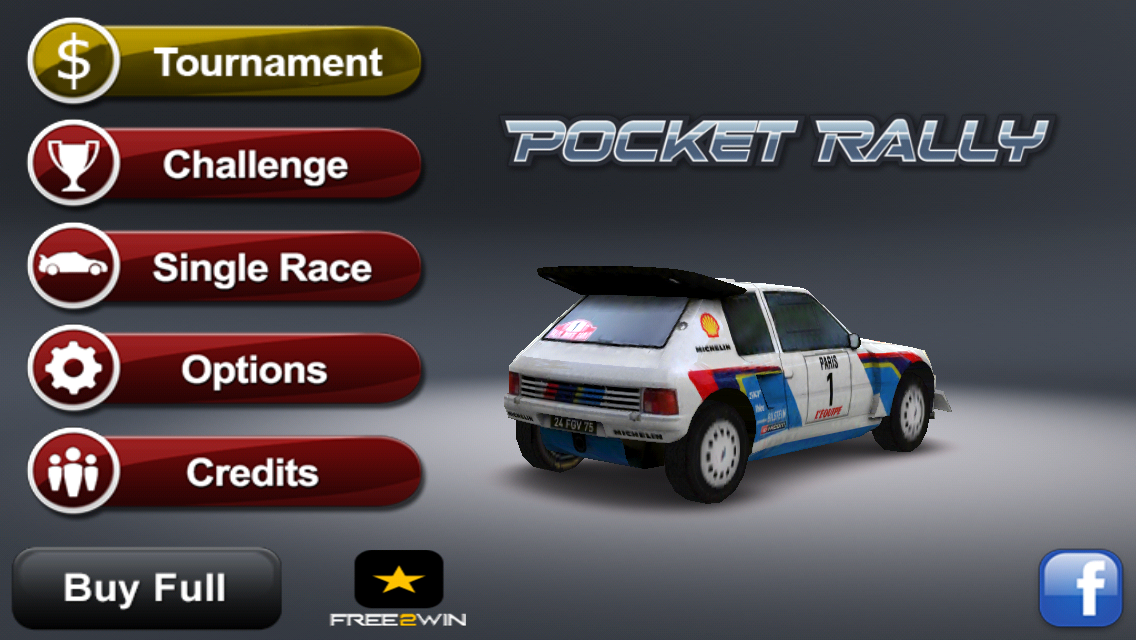Show the Credits screen
Screen dimensions: 1136x640
(x=226, y=472)
